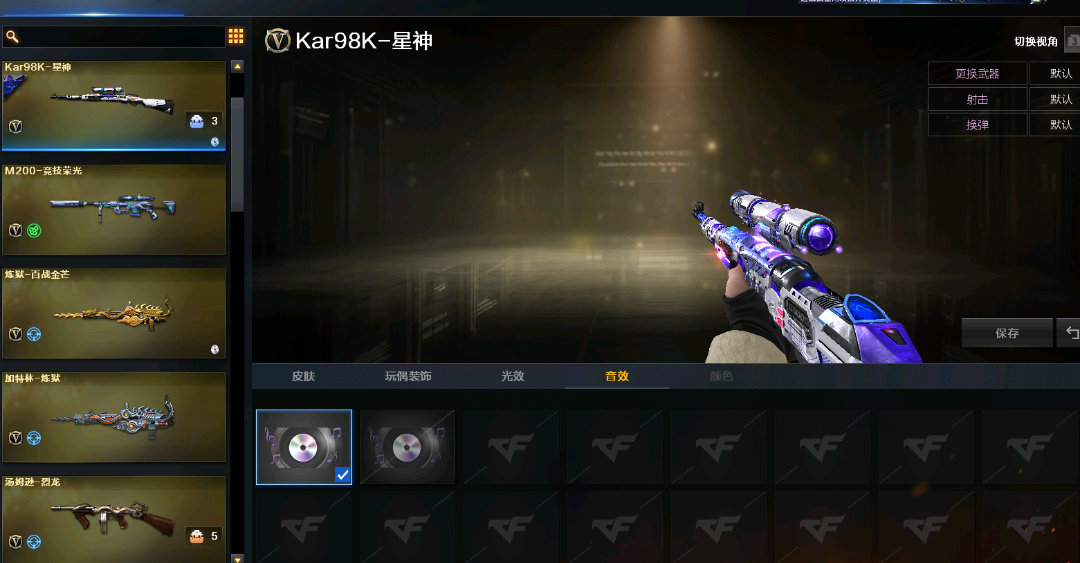Click the return arrow beside 保存

(1071, 333)
